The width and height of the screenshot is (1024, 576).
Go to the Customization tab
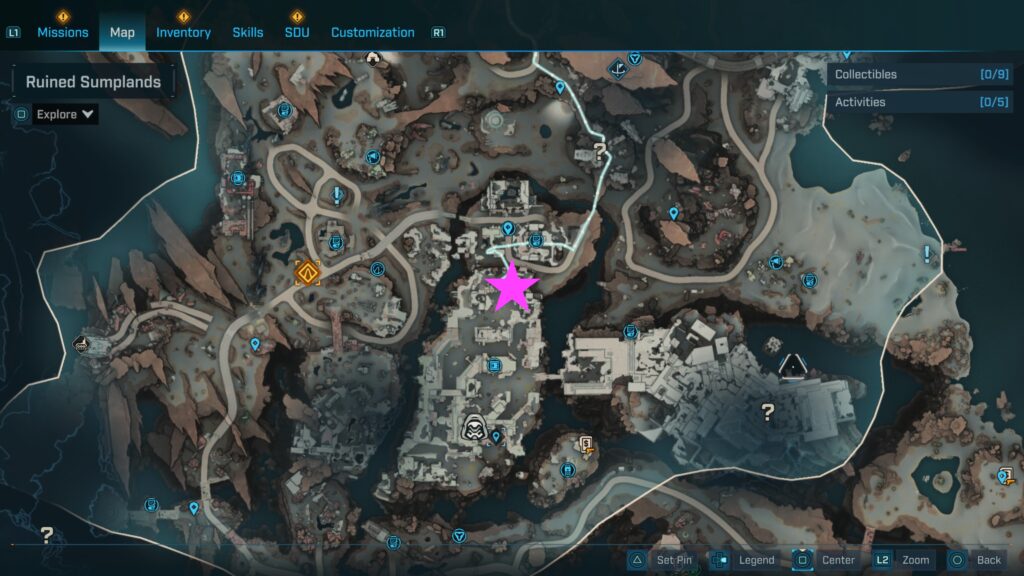point(372,32)
